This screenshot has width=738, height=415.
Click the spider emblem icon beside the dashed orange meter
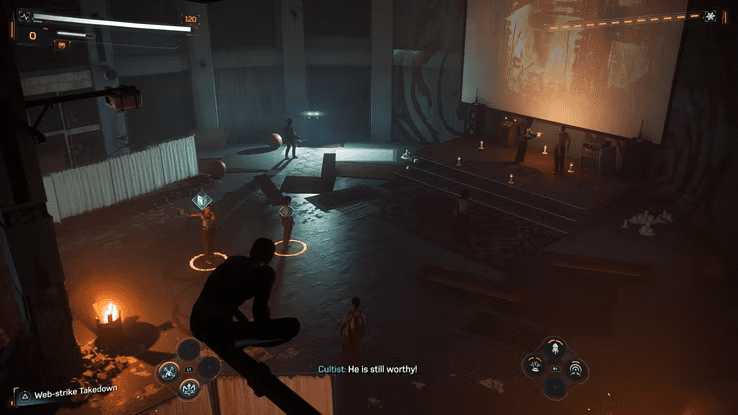pyautogui.click(x=710, y=16)
